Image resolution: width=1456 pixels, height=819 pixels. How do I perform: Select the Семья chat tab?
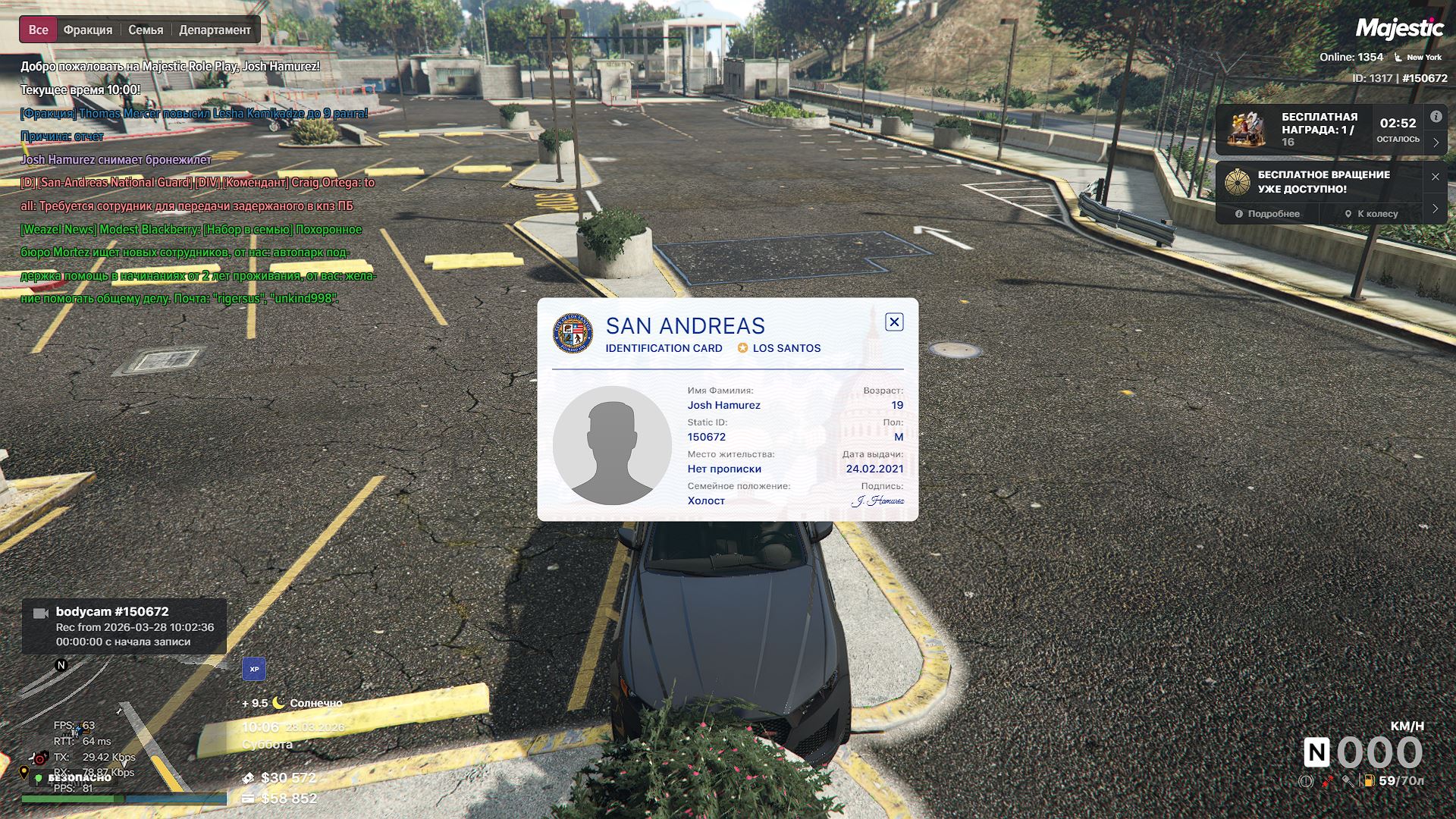tap(146, 30)
